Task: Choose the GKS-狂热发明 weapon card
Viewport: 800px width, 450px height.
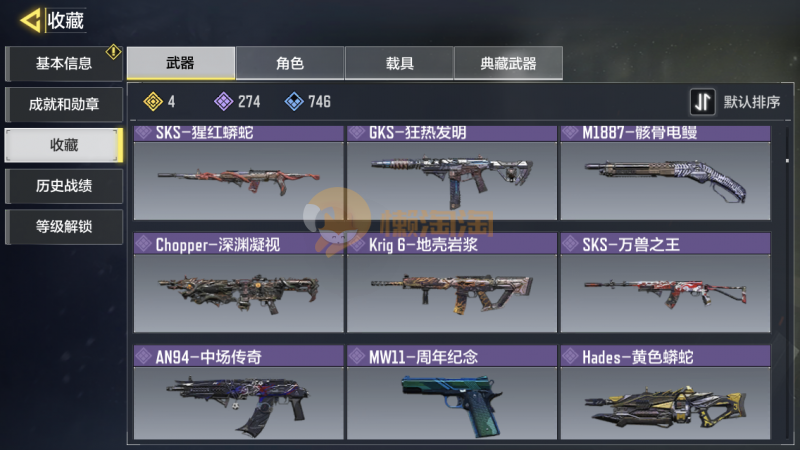Action: tap(453, 172)
